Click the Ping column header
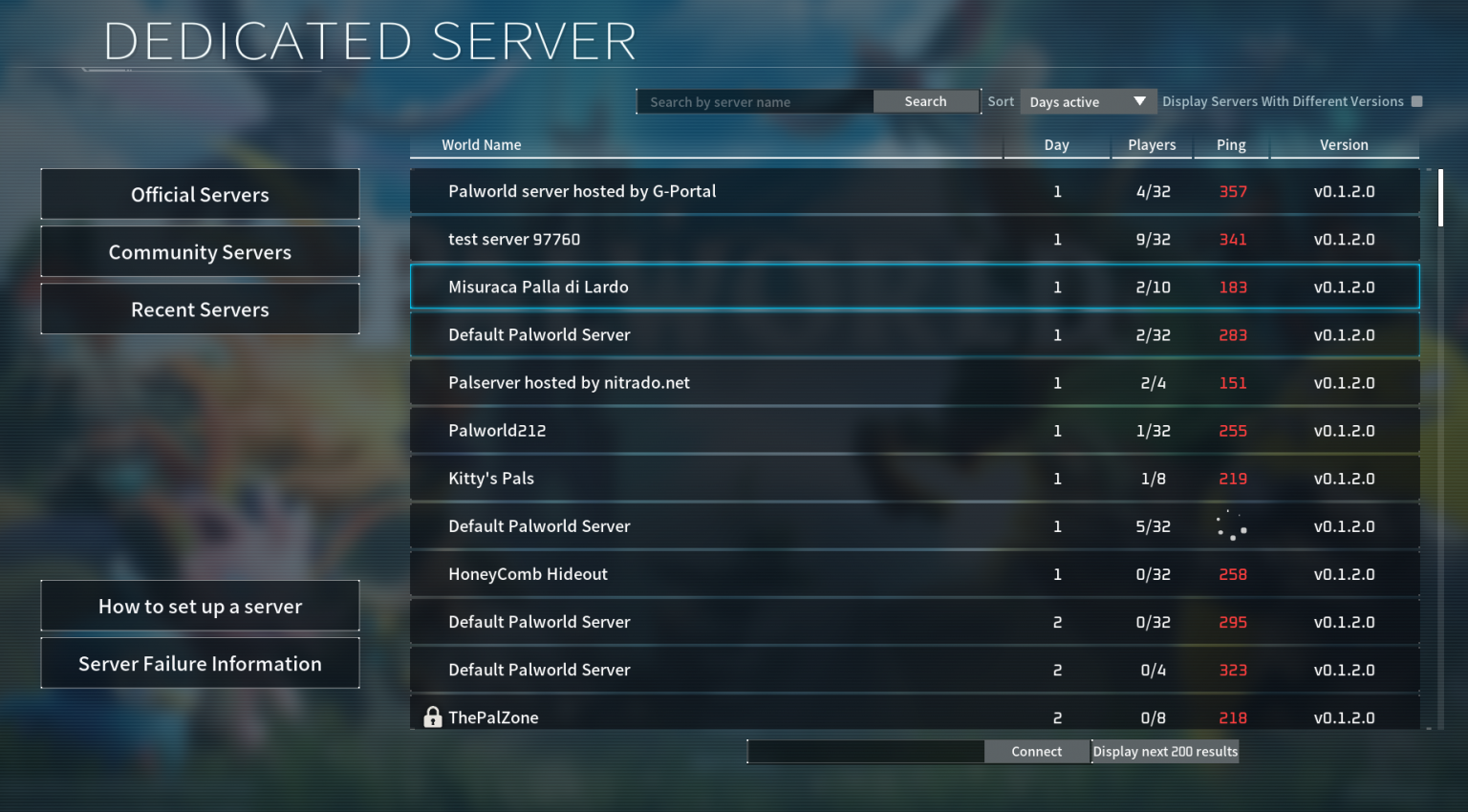1468x812 pixels. [x=1231, y=144]
